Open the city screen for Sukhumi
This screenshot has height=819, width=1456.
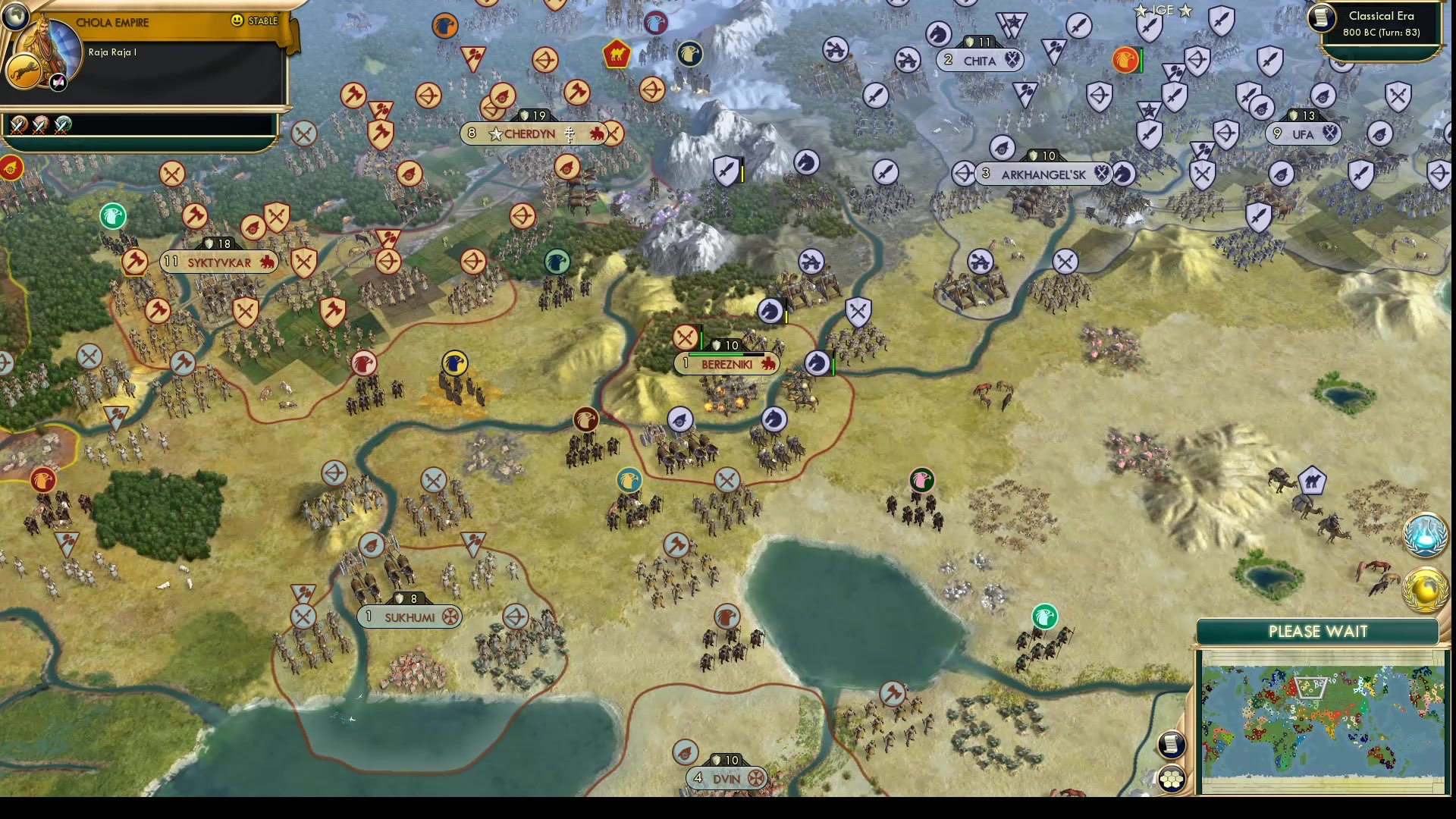409,617
